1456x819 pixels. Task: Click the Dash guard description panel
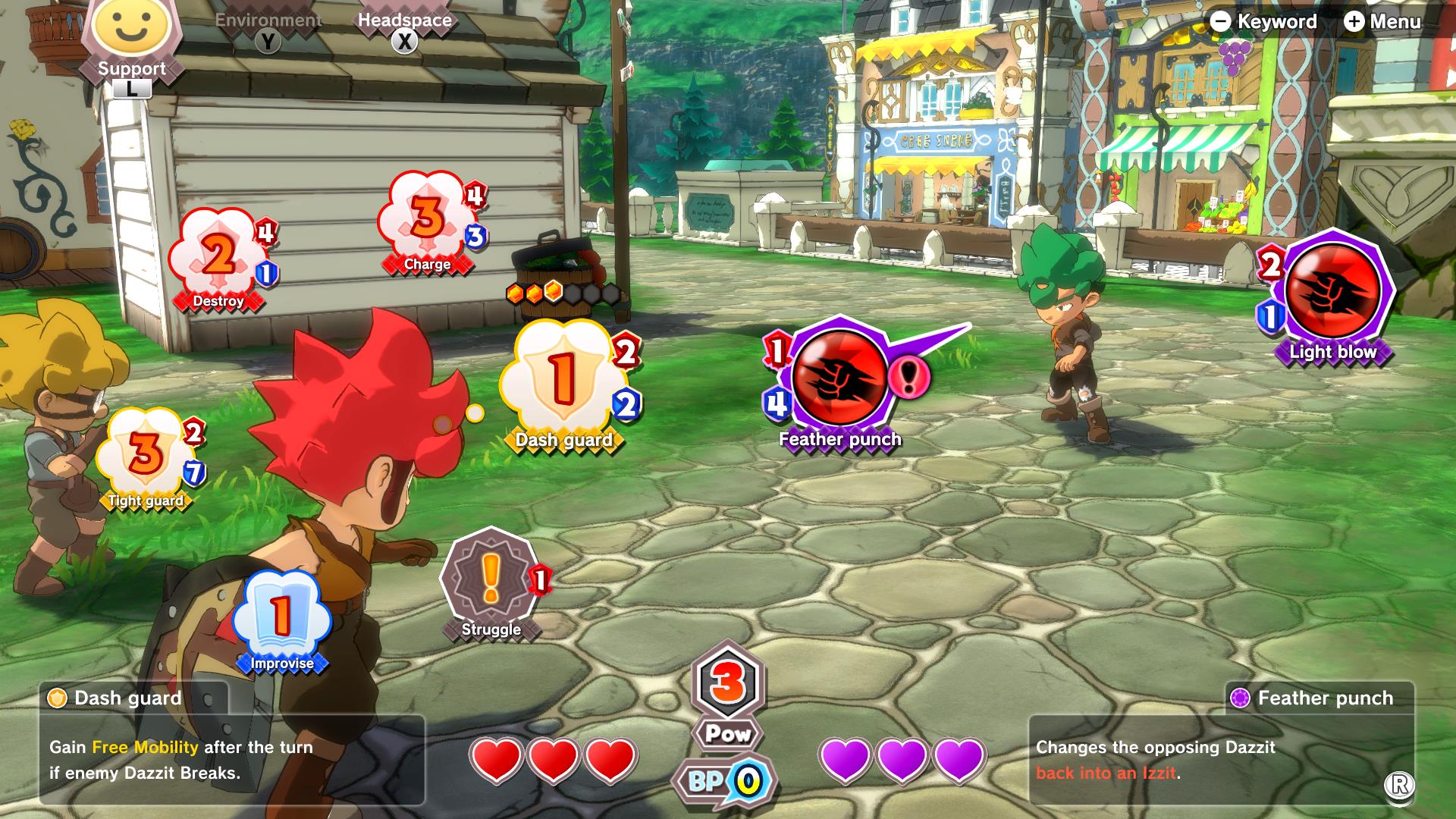(x=231, y=760)
